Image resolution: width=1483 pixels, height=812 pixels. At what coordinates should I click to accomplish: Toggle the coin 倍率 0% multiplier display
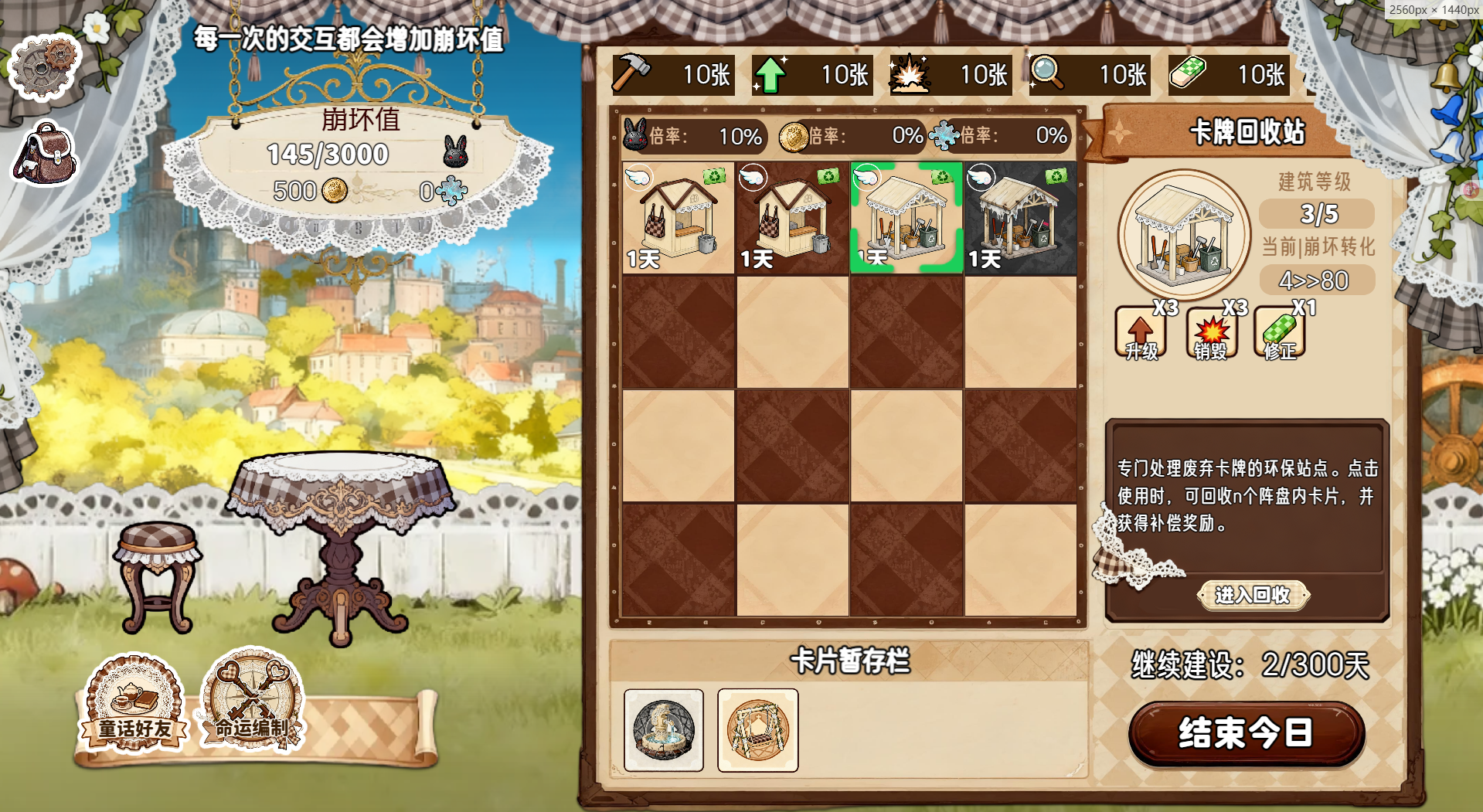pyautogui.click(x=850, y=136)
